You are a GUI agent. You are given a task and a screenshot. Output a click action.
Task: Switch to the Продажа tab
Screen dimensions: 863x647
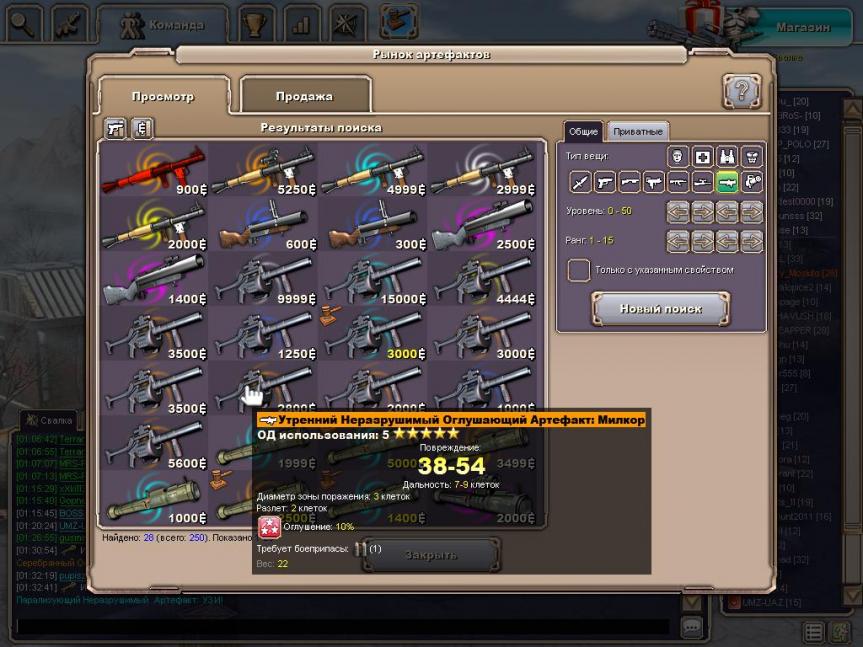tap(305, 96)
